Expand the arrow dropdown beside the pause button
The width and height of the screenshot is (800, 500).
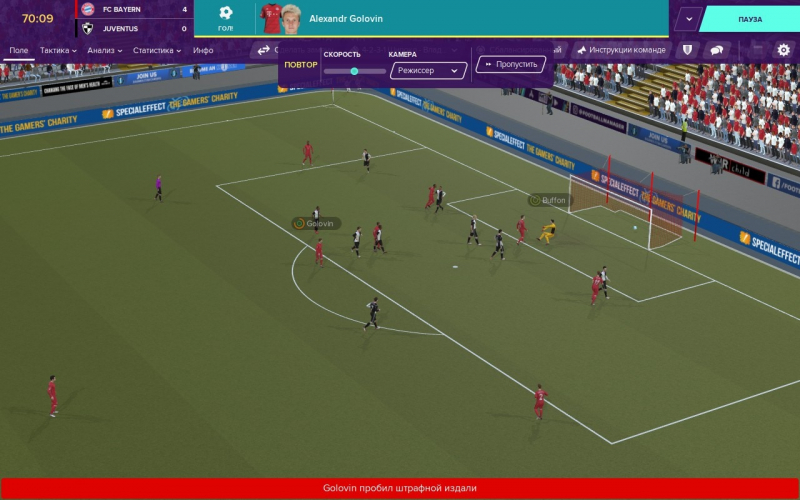click(687, 19)
